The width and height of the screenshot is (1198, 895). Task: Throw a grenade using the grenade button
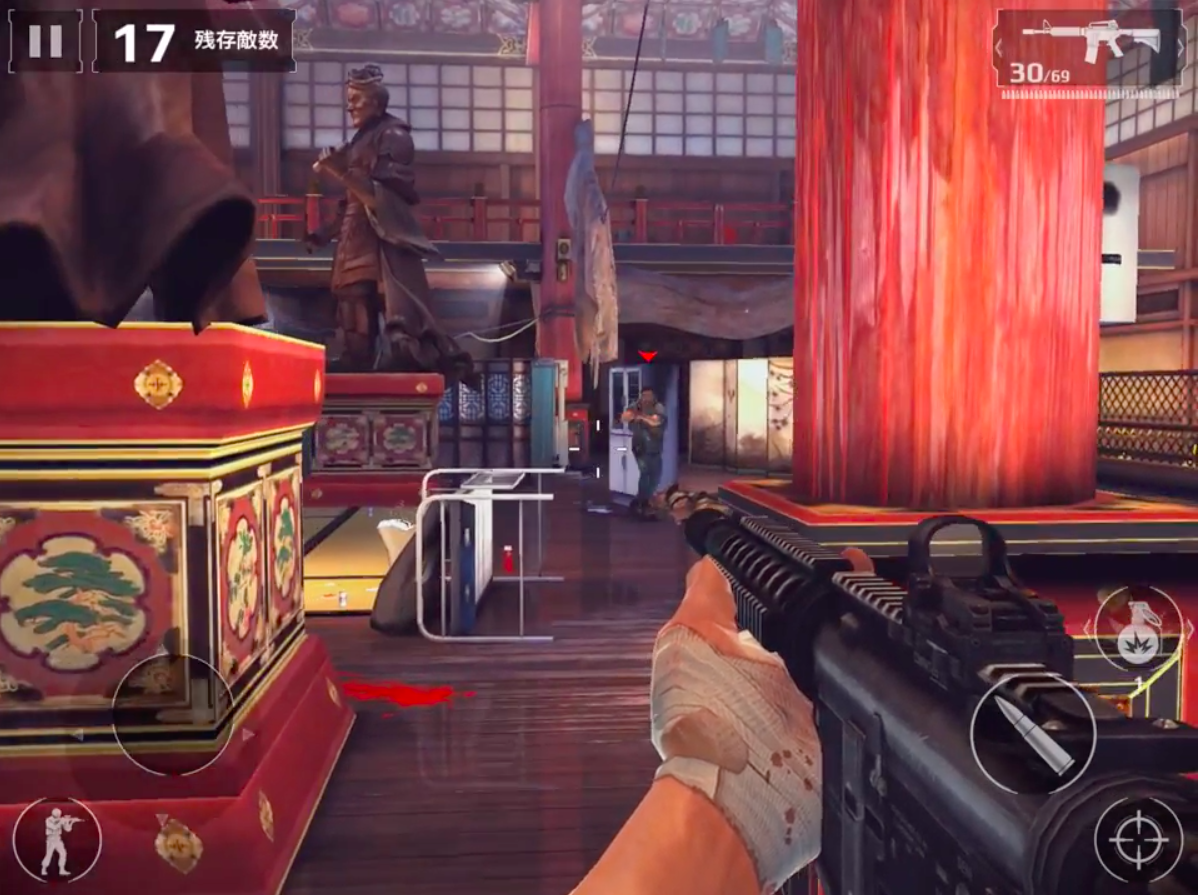click(x=1138, y=629)
